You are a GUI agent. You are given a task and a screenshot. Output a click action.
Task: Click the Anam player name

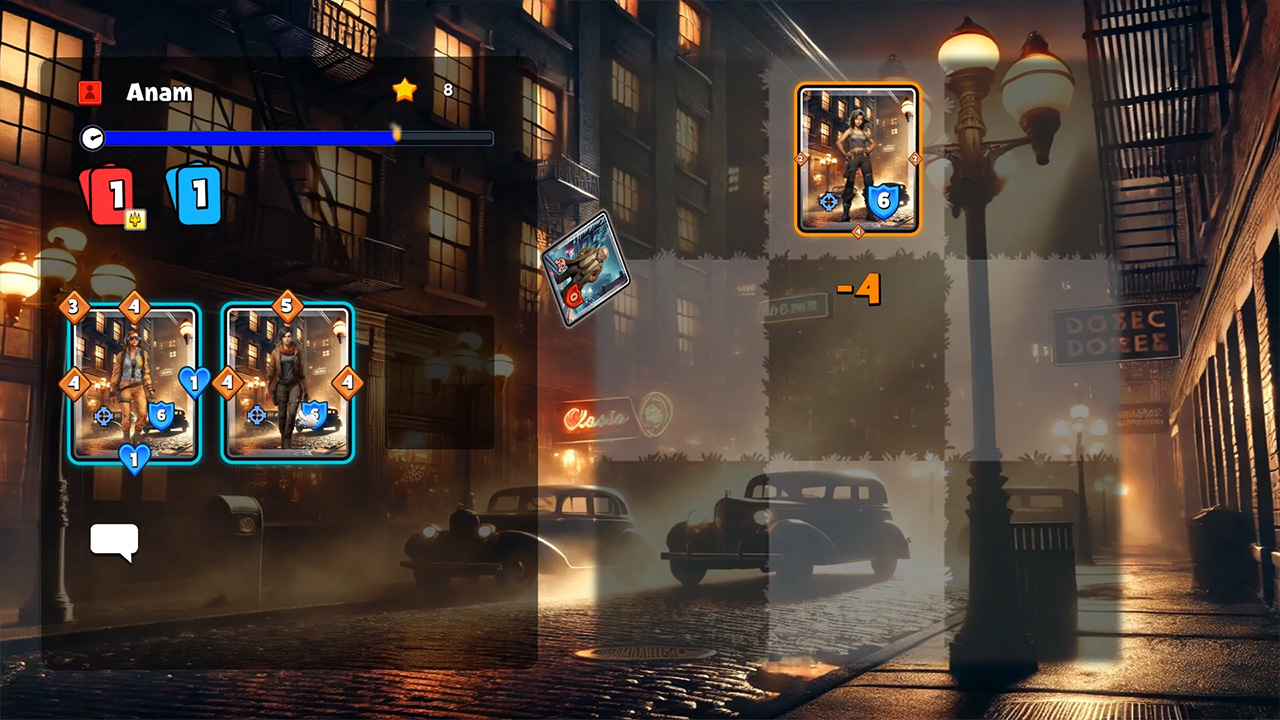[x=160, y=92]
